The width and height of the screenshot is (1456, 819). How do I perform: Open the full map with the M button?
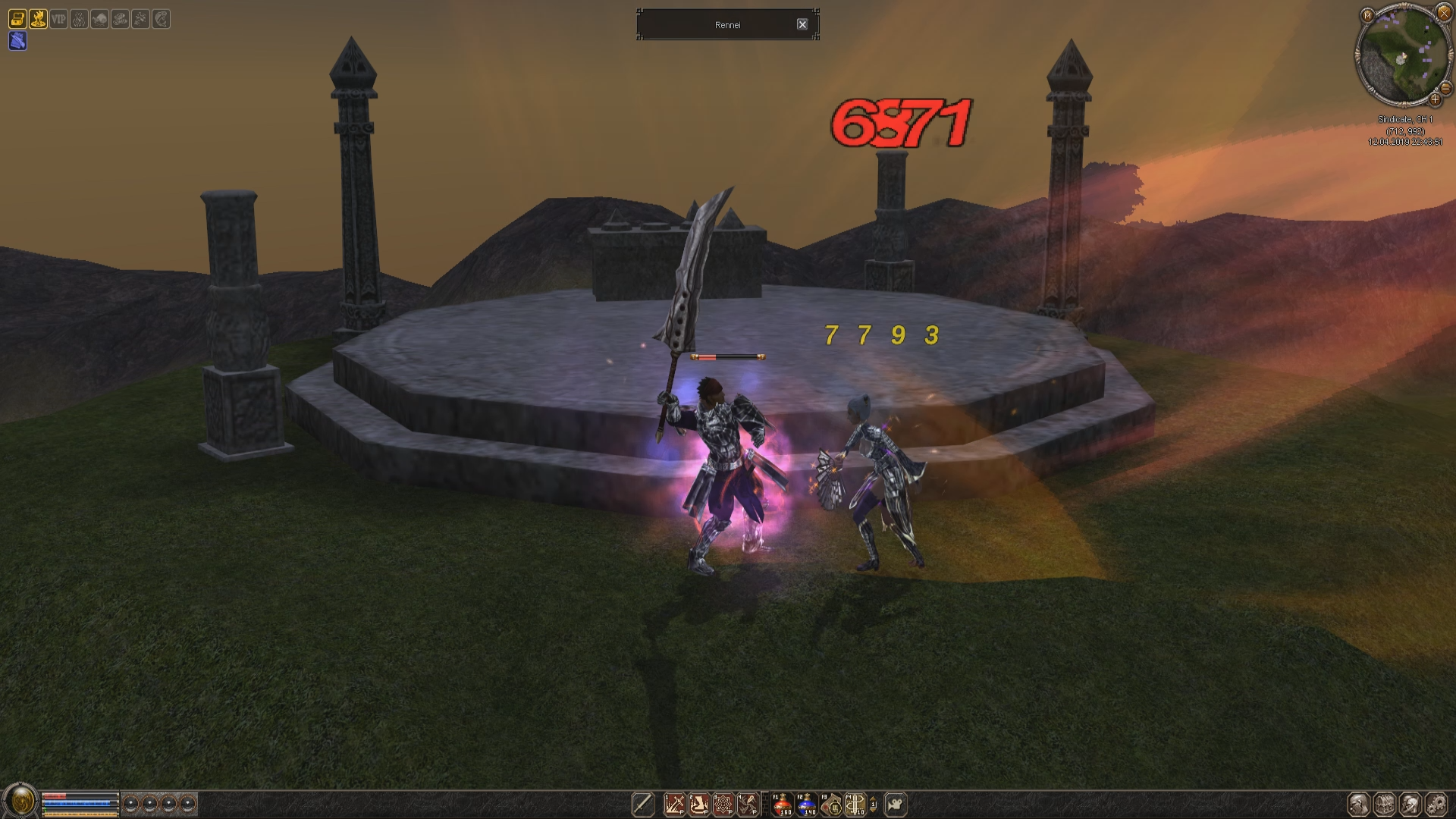pos(1367,14)
